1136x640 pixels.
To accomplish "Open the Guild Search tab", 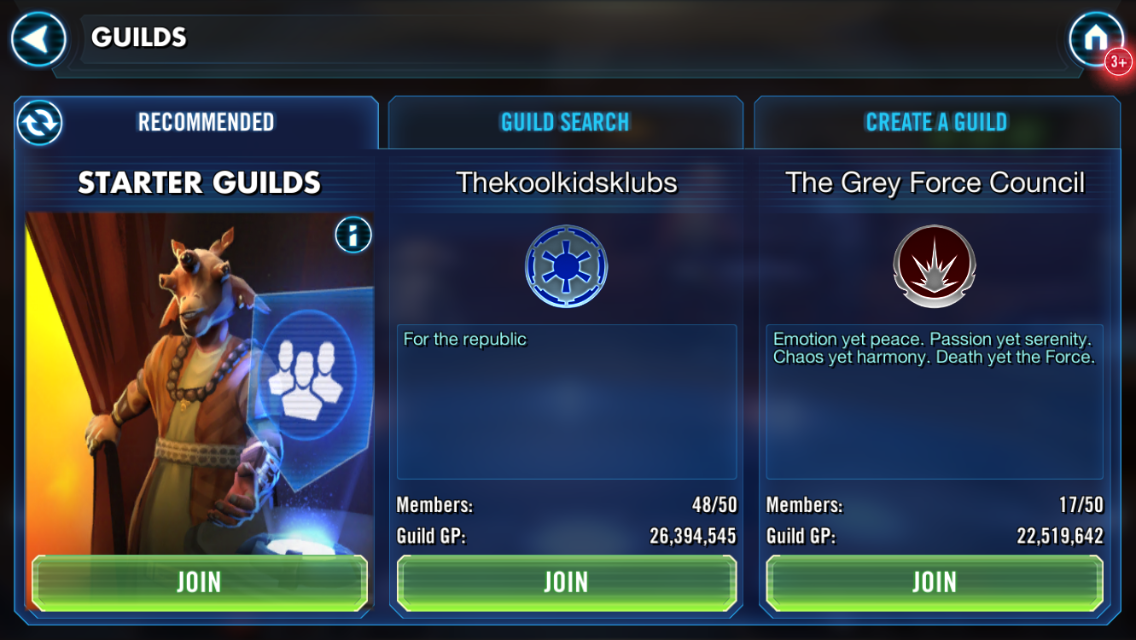I will tap(565, 123).
